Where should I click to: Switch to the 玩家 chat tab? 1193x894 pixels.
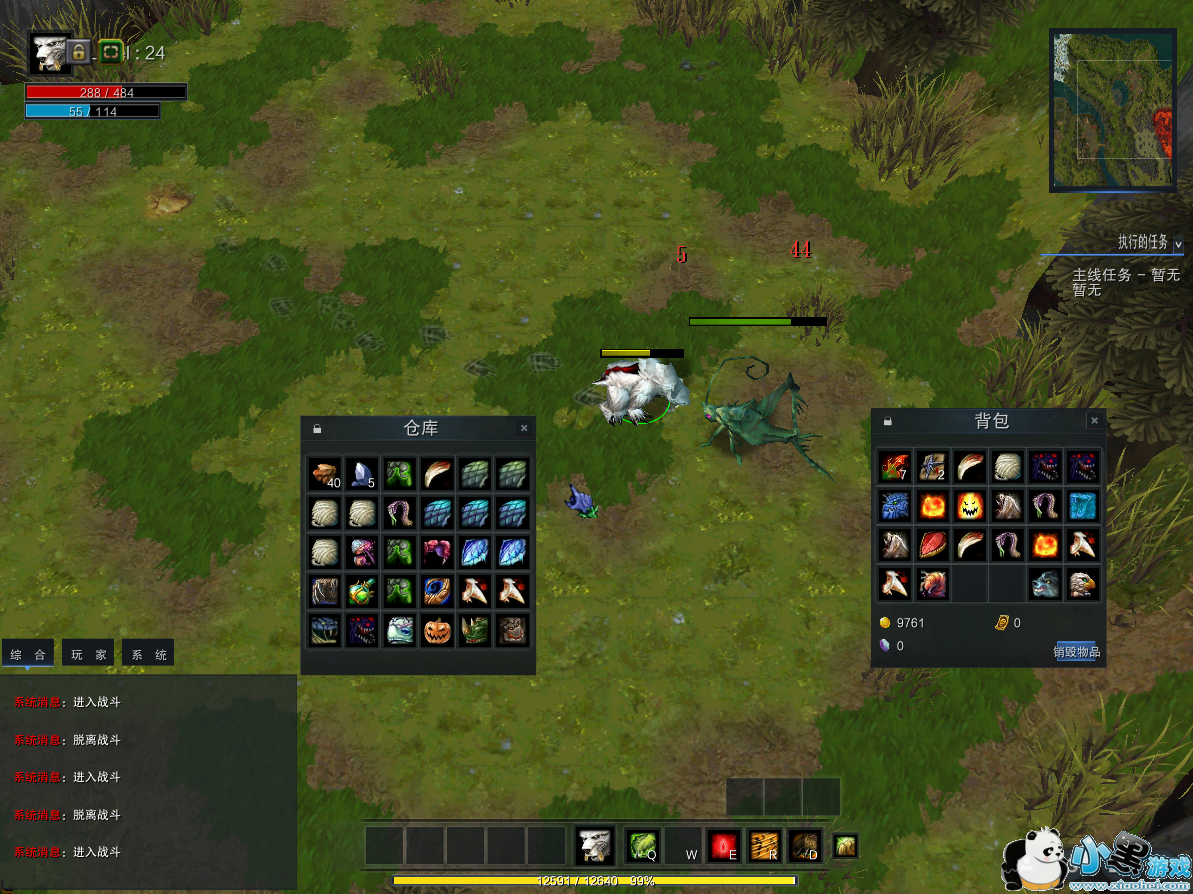[x=87, y=655]
